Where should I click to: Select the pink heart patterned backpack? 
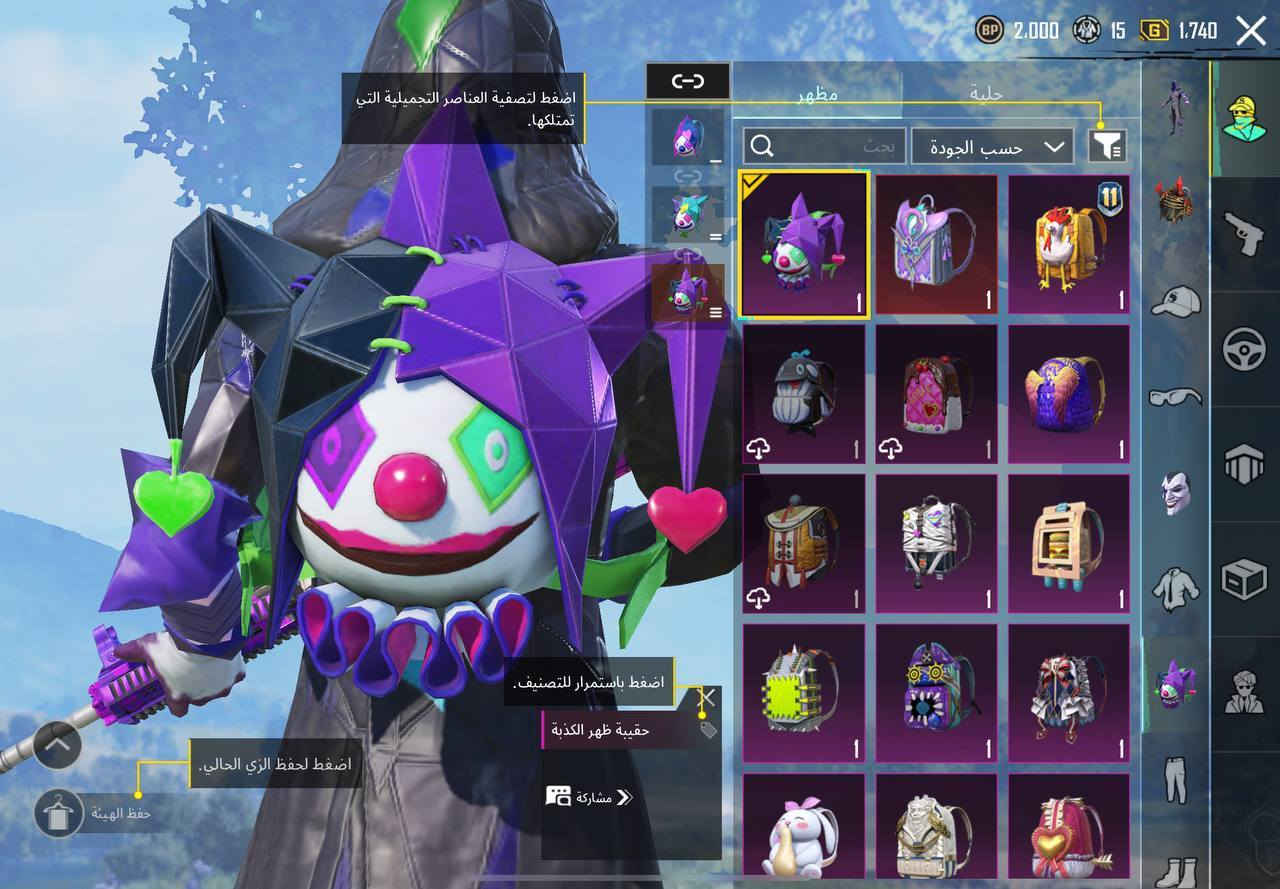(x=937, y=394)
